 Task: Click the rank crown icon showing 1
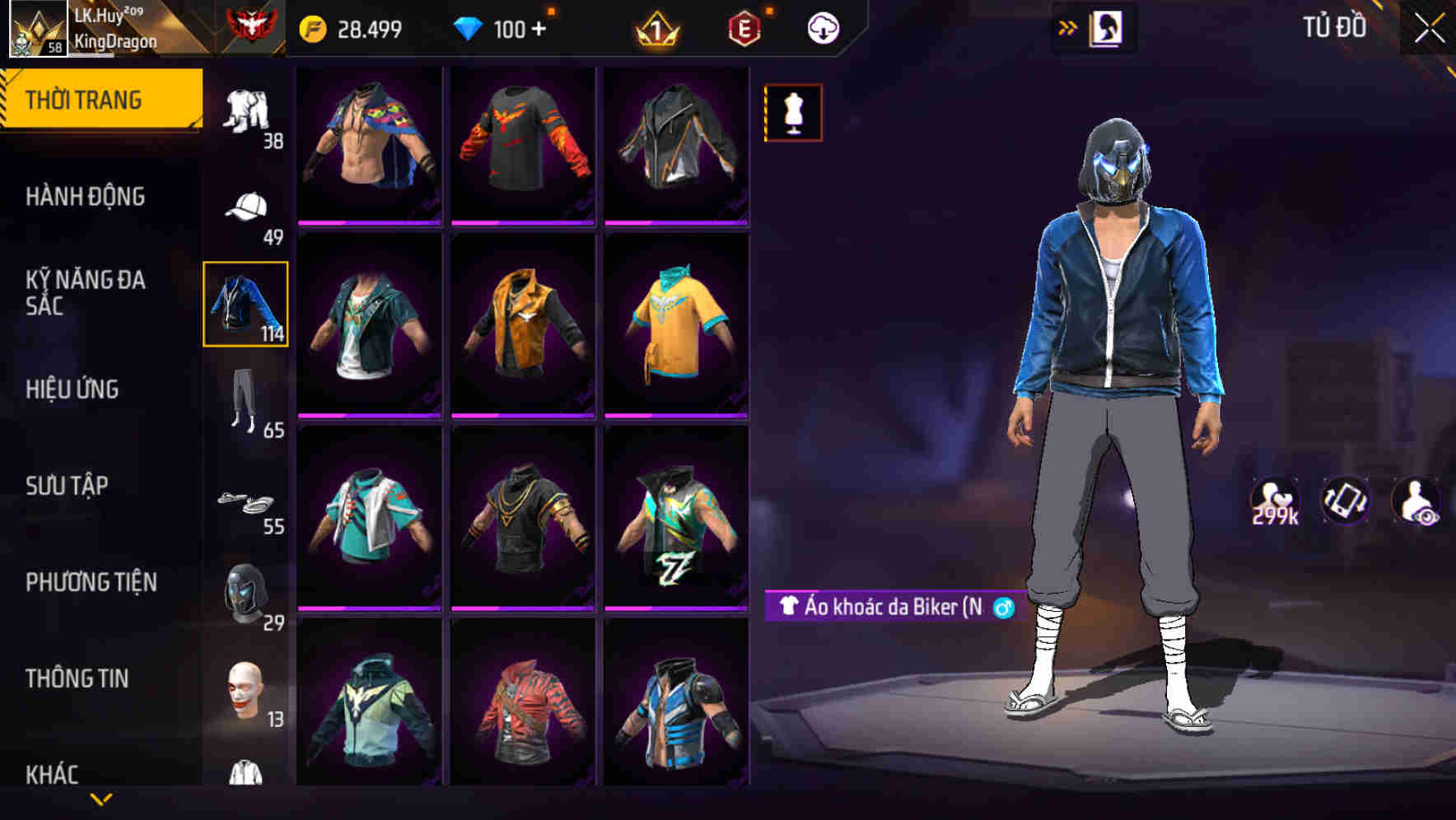(x=654, y=27)
